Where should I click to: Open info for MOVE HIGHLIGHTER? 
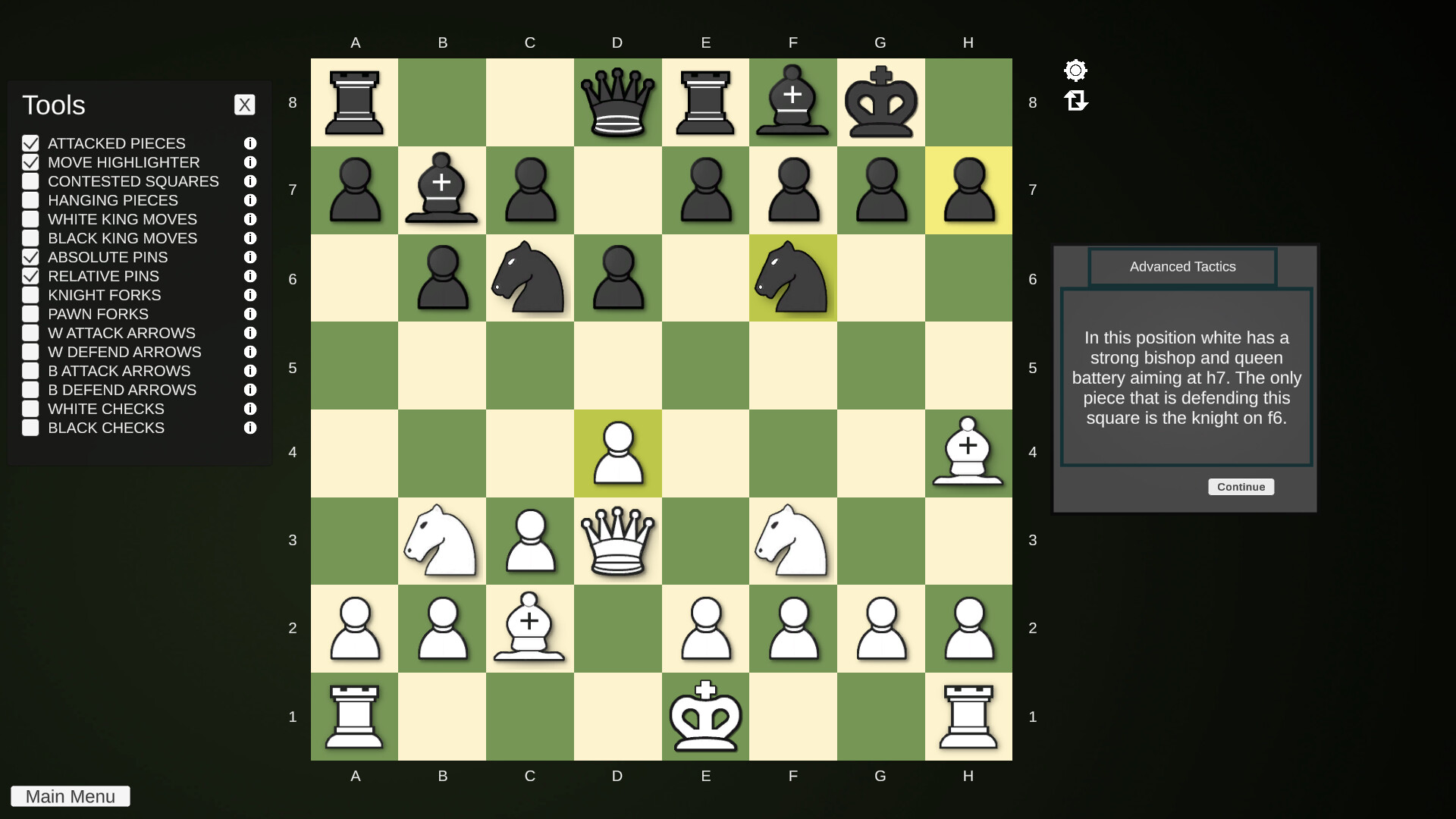(x=250, y=162)
